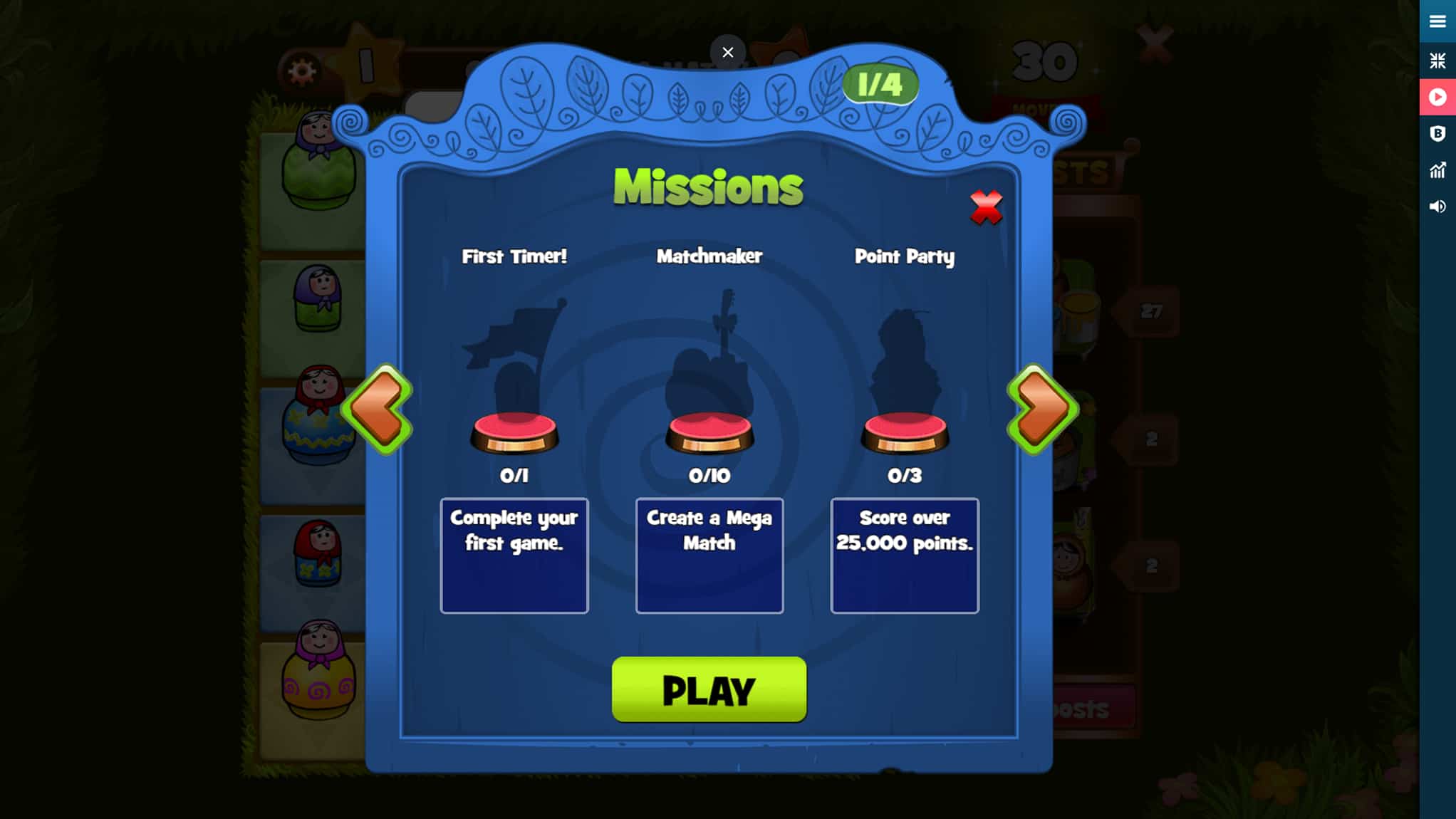Click the Complete your first game card

coord(514,555)
